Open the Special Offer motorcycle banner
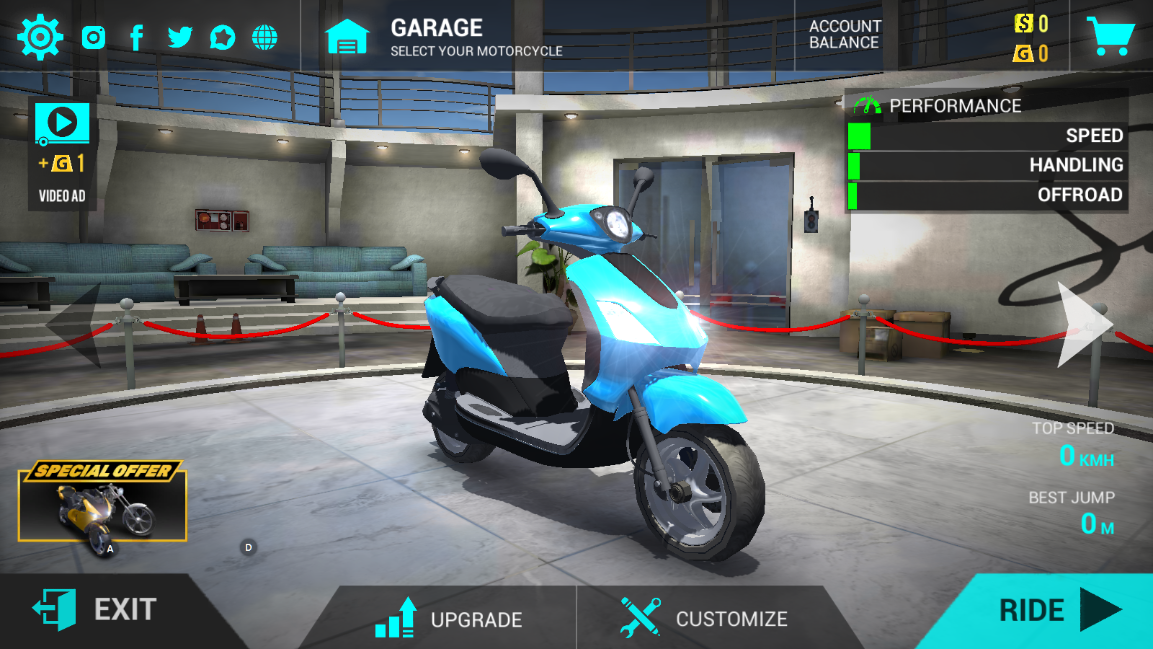1153x649 pixels. coord(102,505)
